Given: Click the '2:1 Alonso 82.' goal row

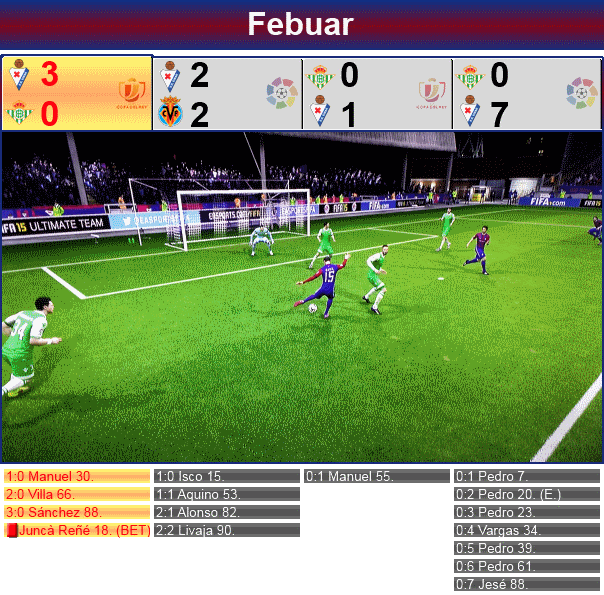Looking at the screenshot, I should [x=227, y=512].
